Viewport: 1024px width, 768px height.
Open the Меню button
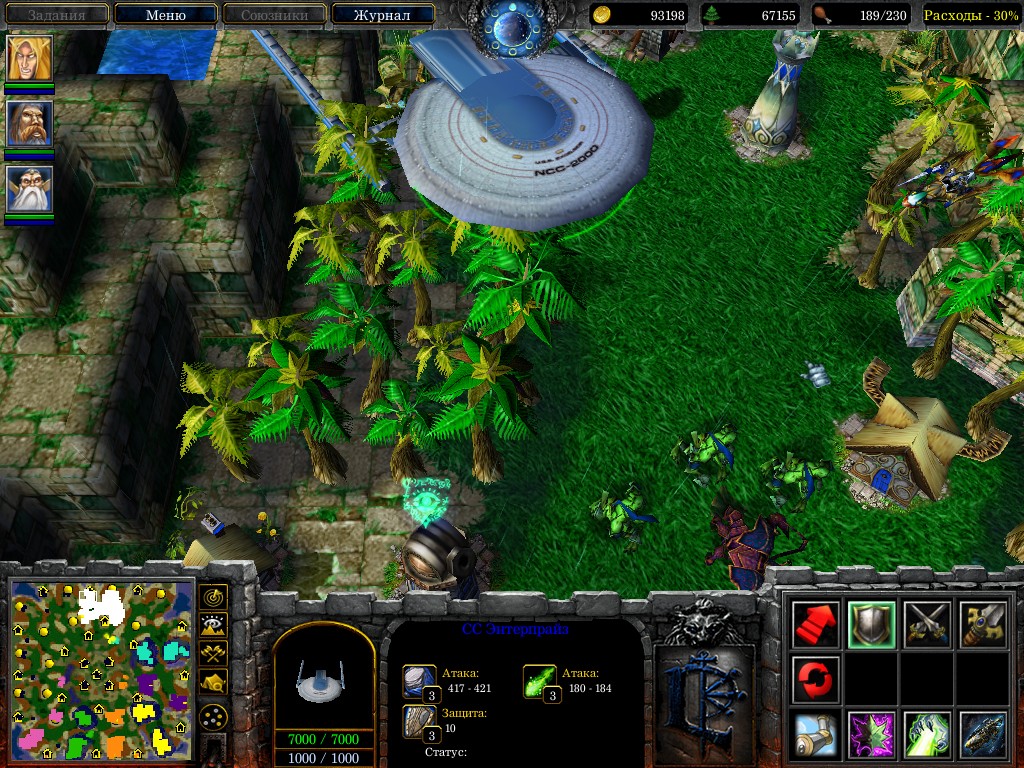pos(165,15)
